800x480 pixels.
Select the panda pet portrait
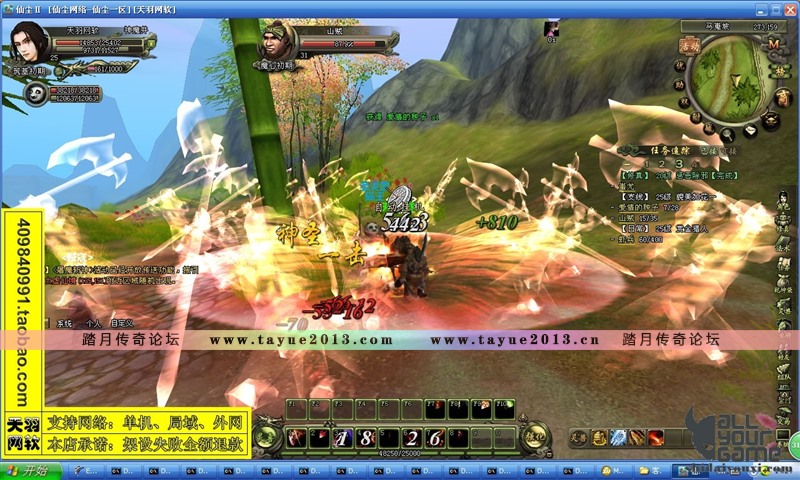(x=36, y=94)
